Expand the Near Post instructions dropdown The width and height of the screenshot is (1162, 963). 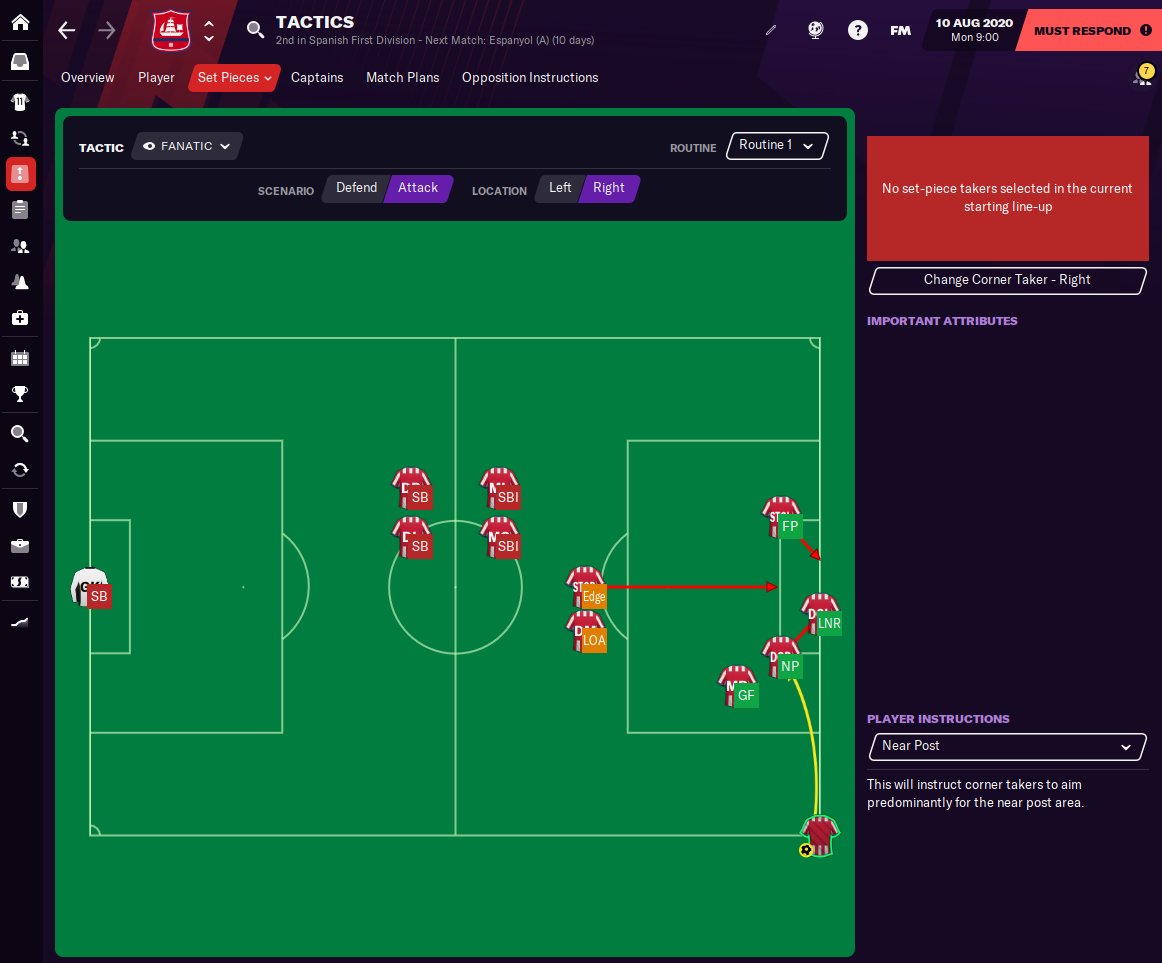1006,746
